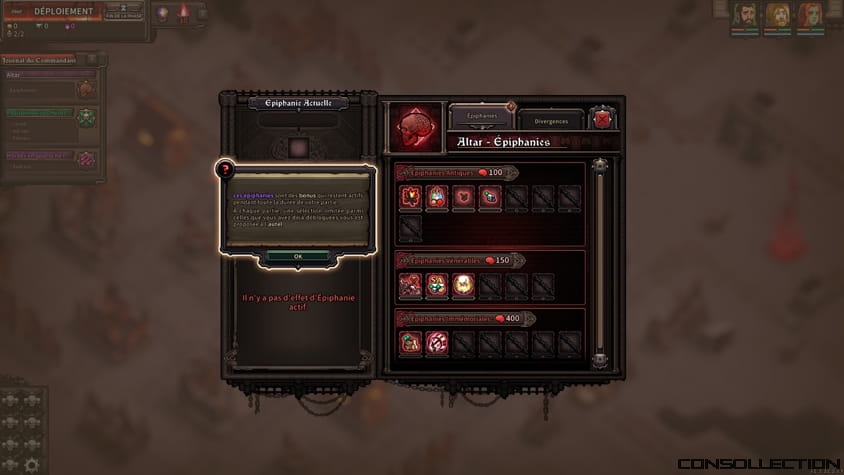
Task: Pick the first Épiphanies Vénérables icon
Action: point(410,286)
